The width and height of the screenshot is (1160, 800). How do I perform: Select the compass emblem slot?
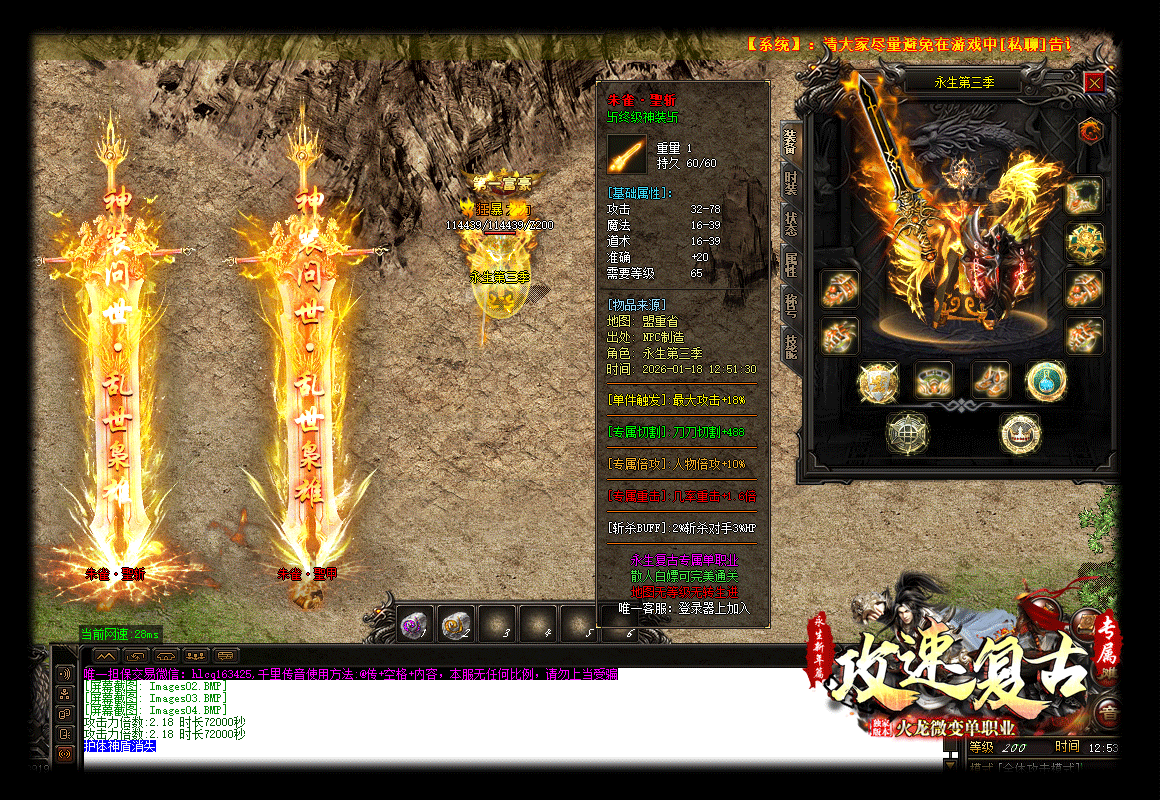click(x=907, y=433)
